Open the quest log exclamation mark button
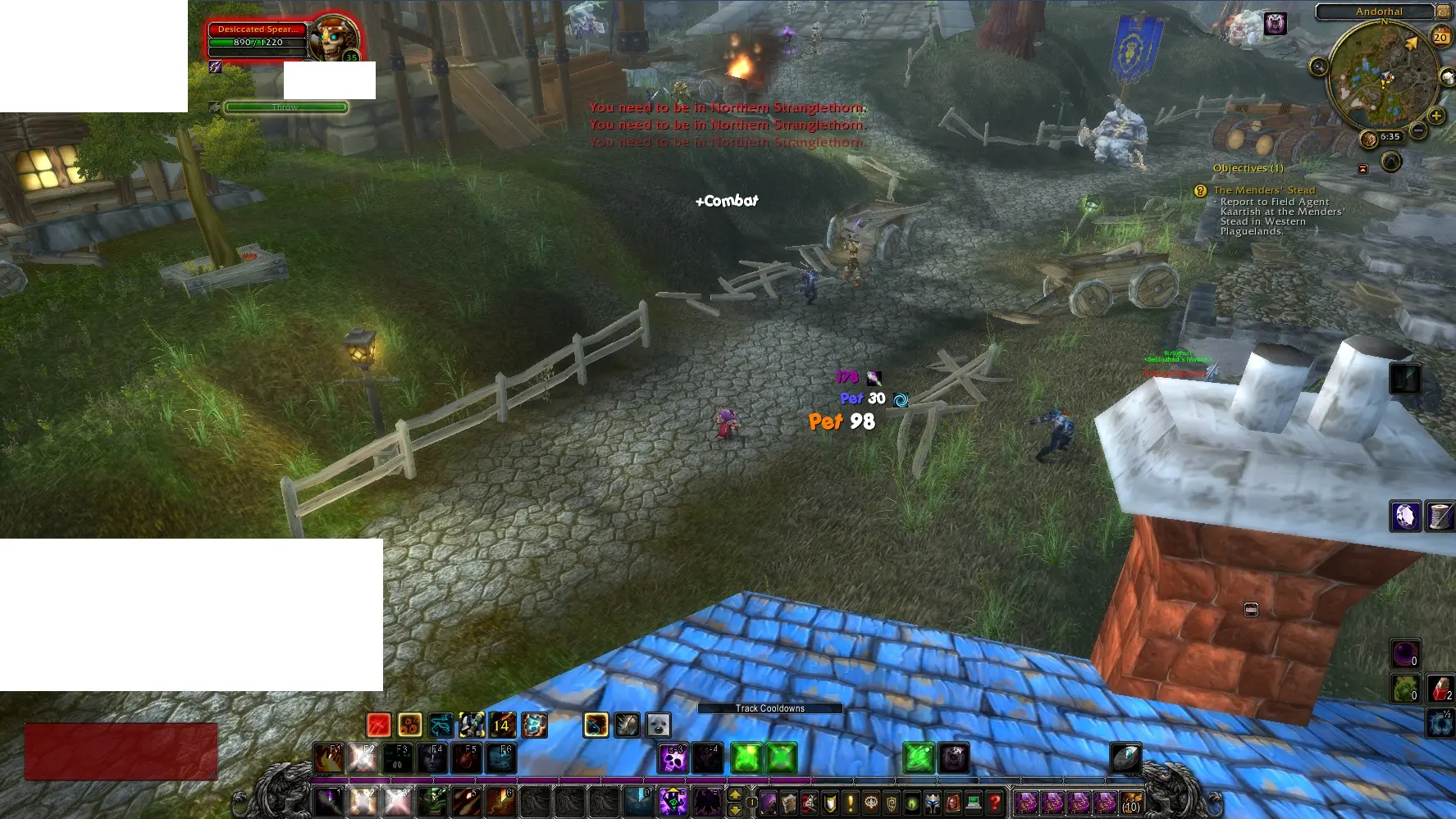The image size is (1456, 819). 851,803
